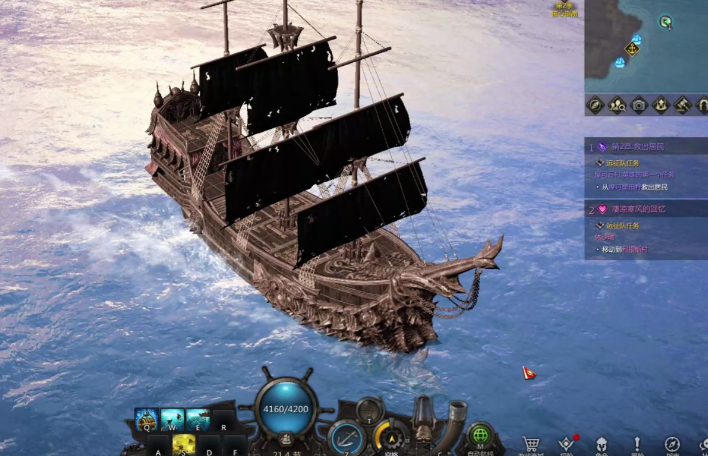Viewport: 708px width, 456px height.
Task: Open the auction gavel icon under minimap
Action: [684, 104]
